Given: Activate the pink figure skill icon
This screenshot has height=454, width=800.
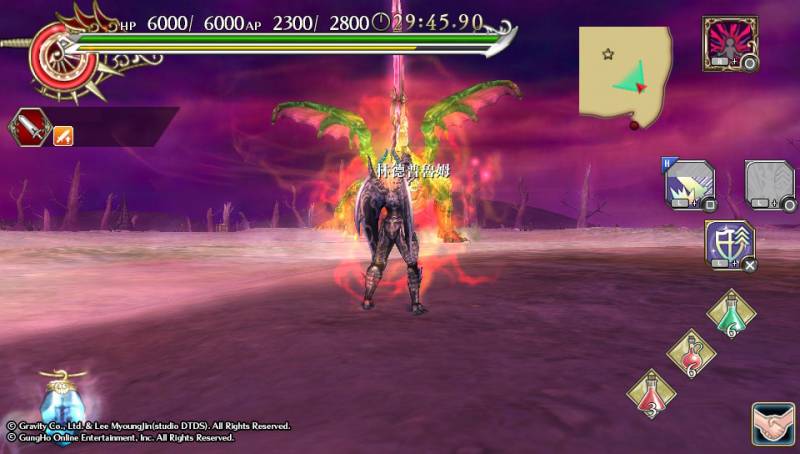Looking at the screenshot, I should click(730, 42).
